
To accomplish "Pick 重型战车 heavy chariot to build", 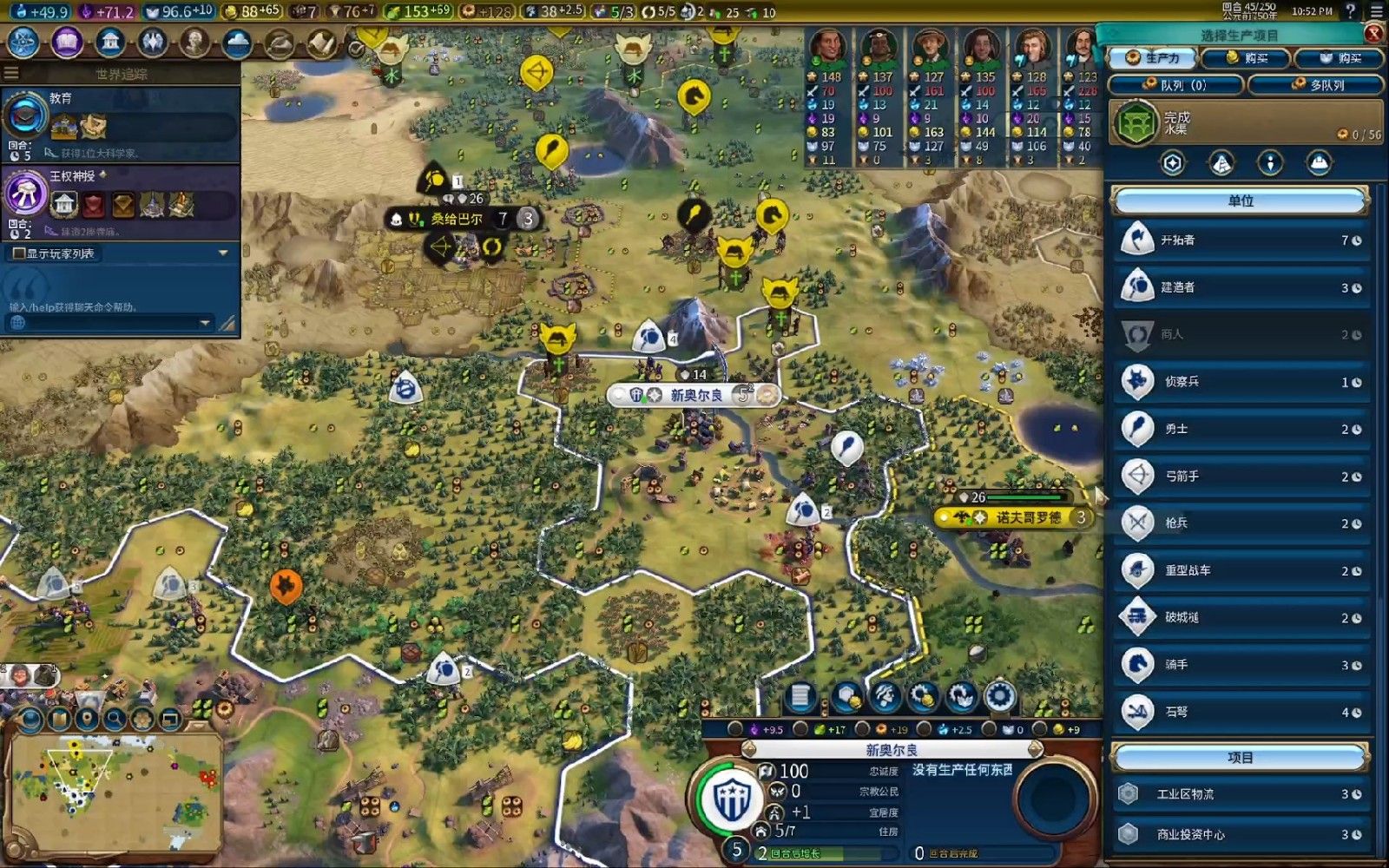I will click(1241, 570).
